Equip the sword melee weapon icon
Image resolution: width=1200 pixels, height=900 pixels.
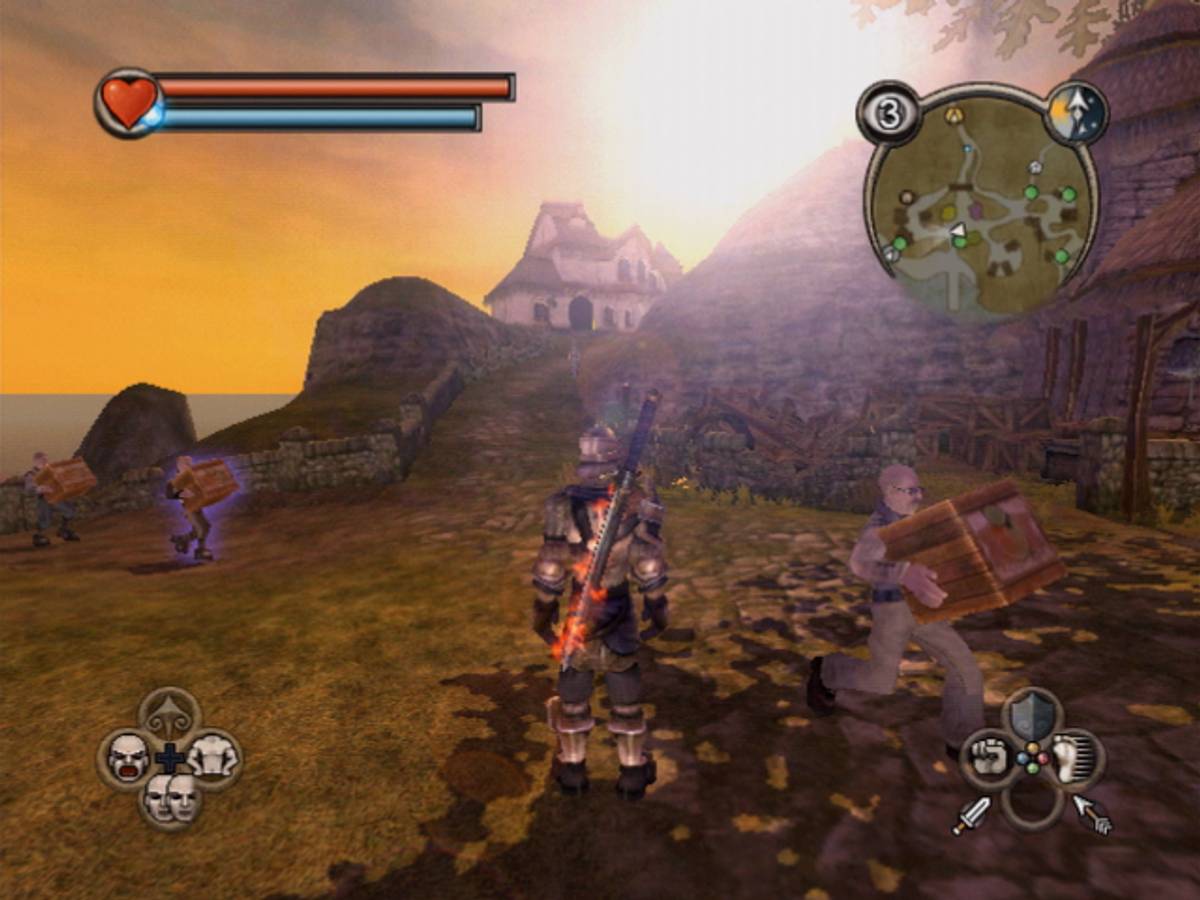coord(972,815)
